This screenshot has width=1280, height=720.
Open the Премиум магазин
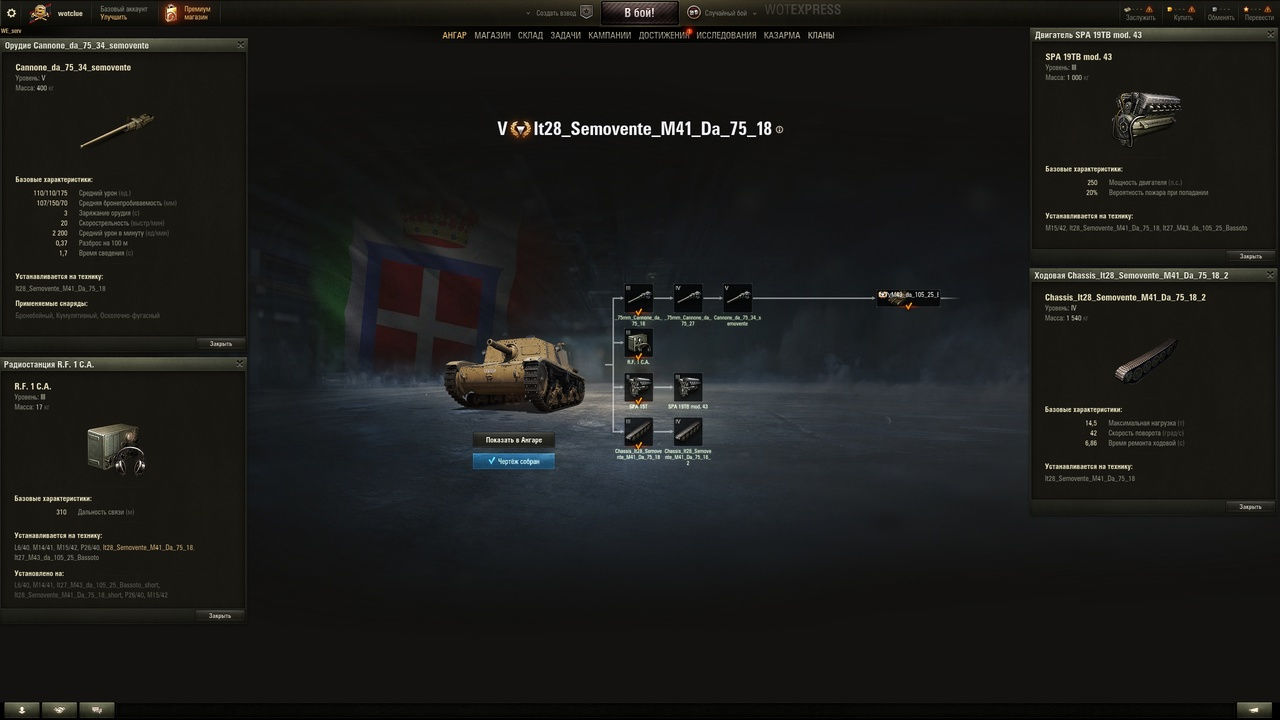[187, 13]
